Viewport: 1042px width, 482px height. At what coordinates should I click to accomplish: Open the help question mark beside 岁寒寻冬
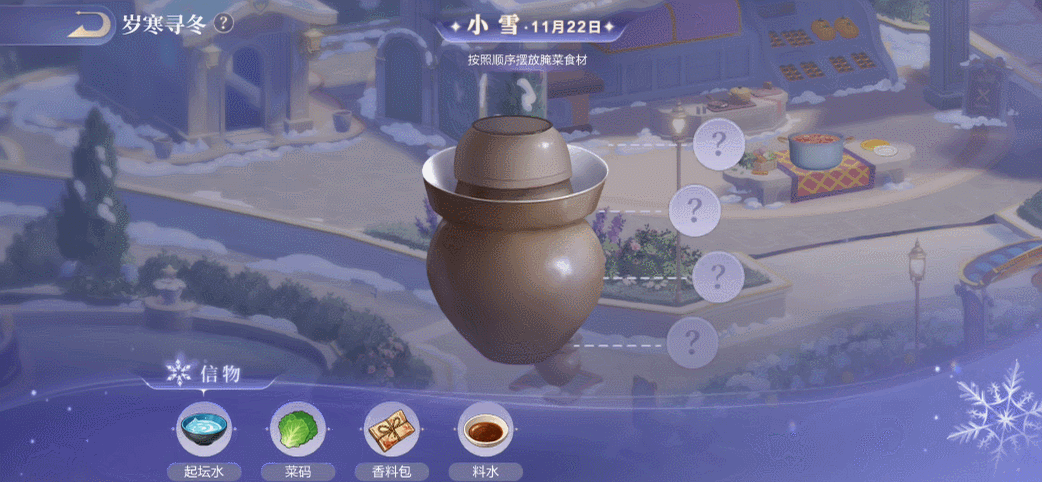[224, 23]
